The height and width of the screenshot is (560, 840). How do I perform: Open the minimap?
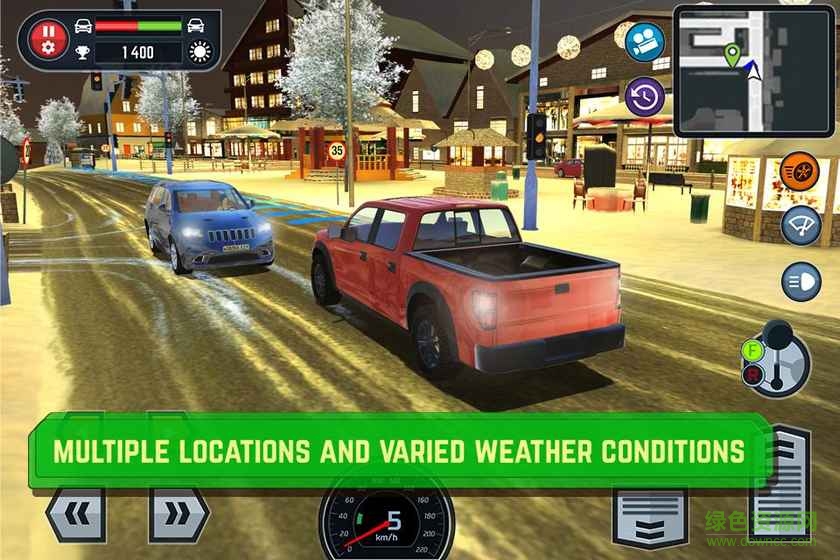(753, 68)
